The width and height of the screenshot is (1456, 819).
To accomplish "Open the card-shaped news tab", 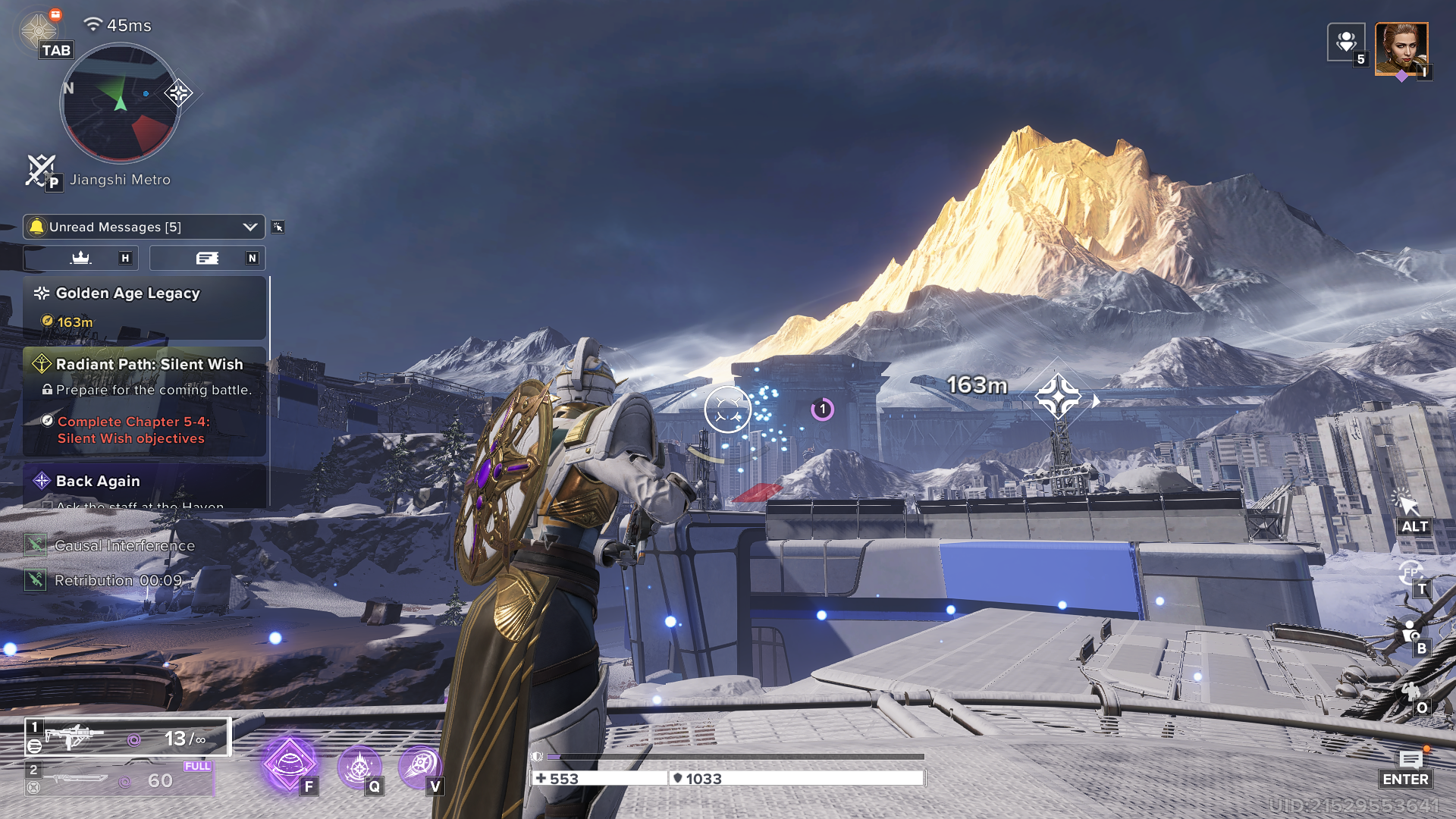I will (x=207, y=258).
